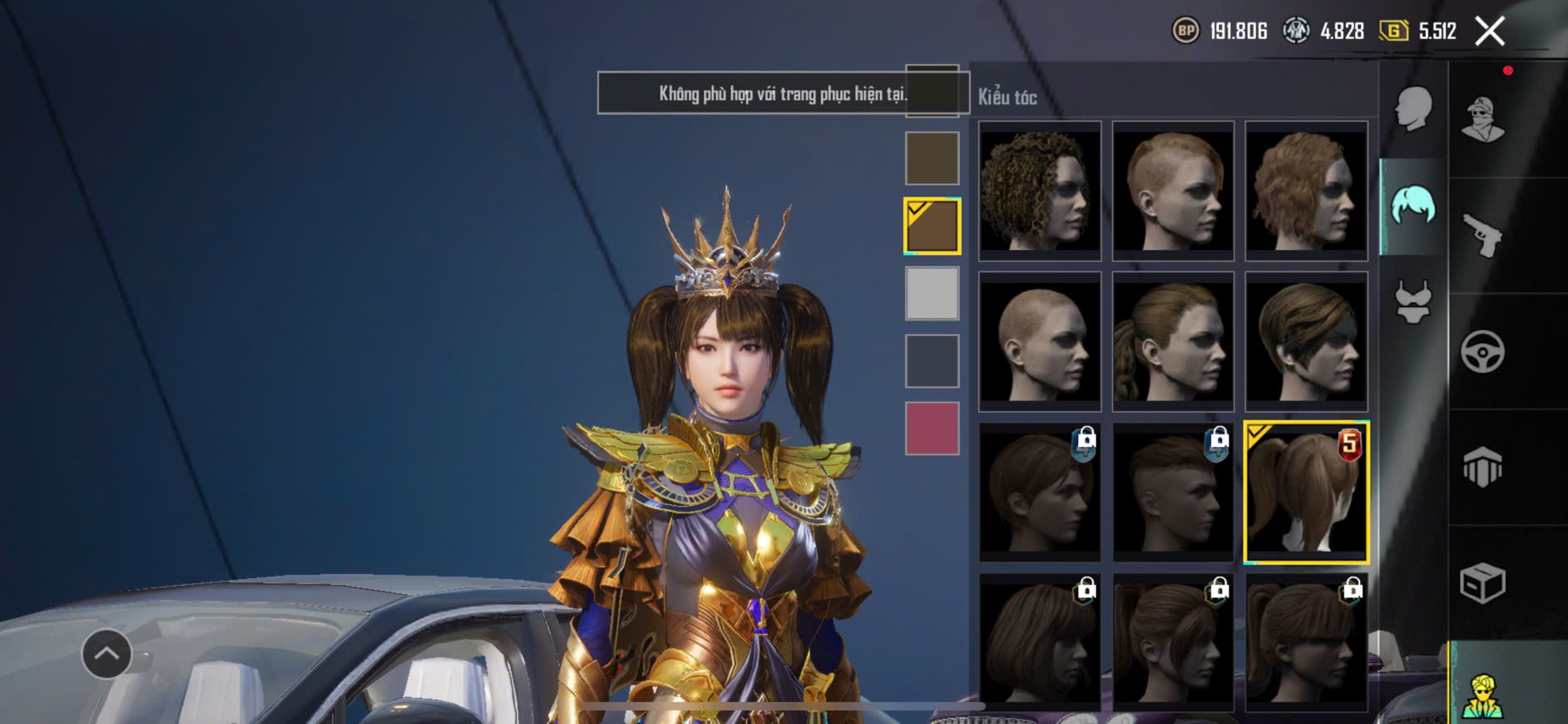
Task: Open the underwear customization tab
Action: point(1412,301)
